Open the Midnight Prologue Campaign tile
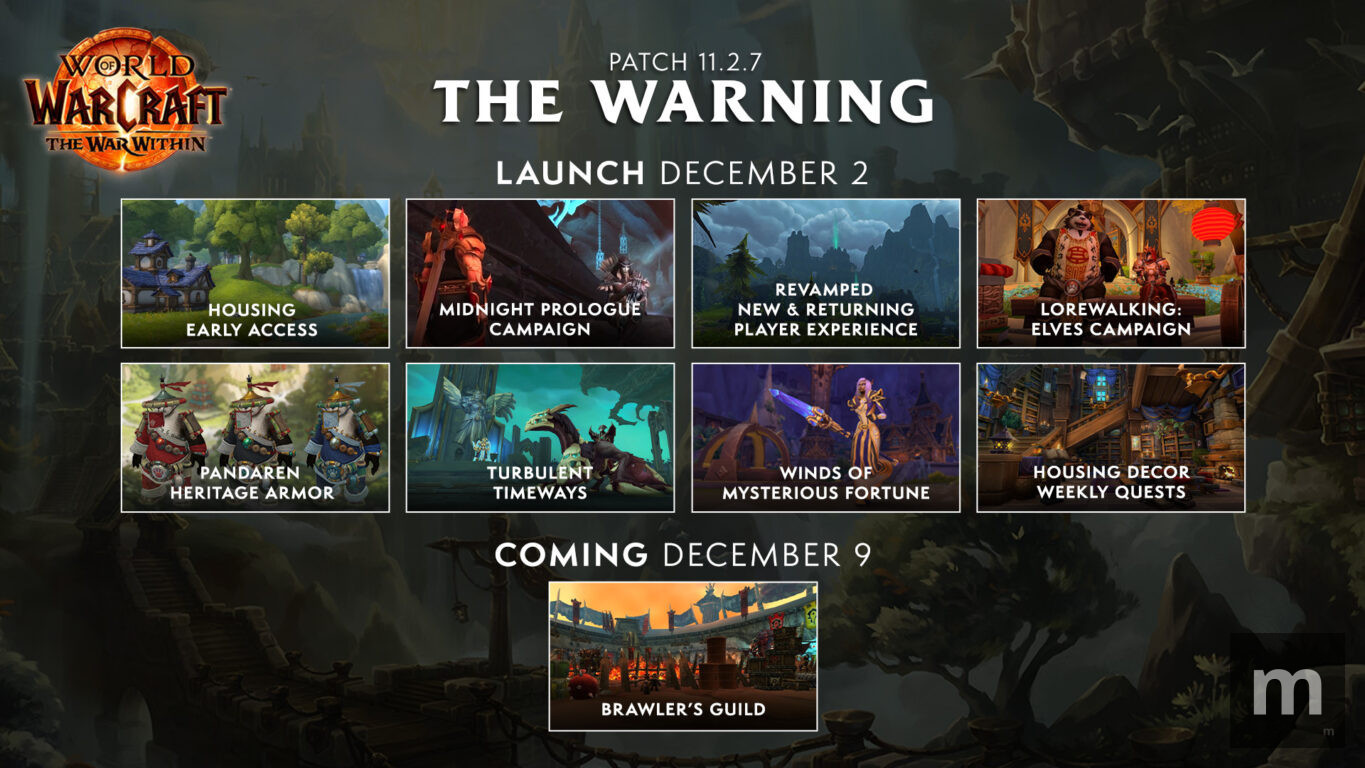The image size is (1365, 768). click(x=540, y=273)
